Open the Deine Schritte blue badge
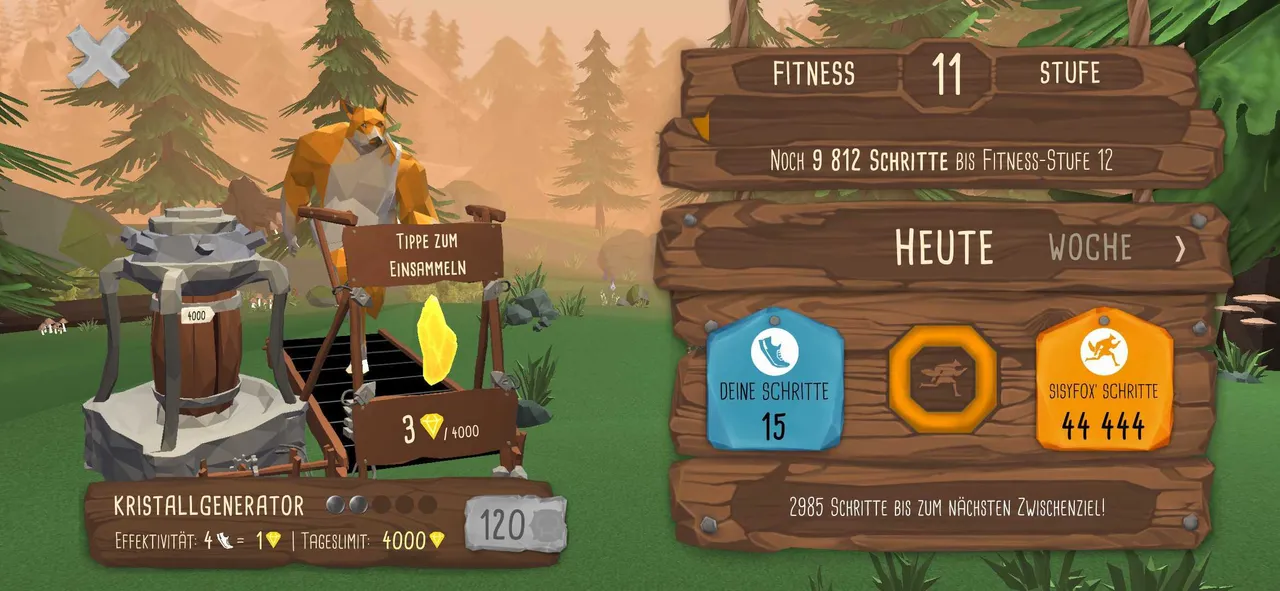 pyautogui.click(x=774, y=379)
